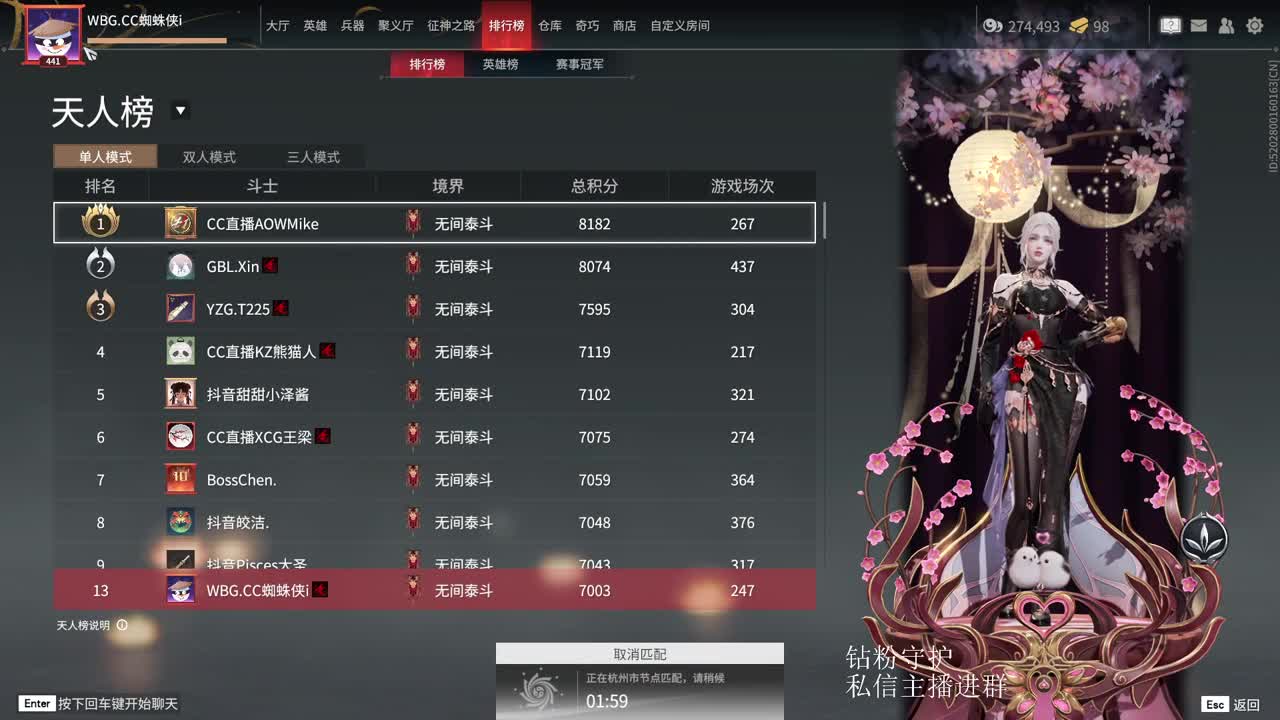This screenshot has width=1280, height=720.
Task: Click the yellow ingot currency icon
Action: 1077,26
